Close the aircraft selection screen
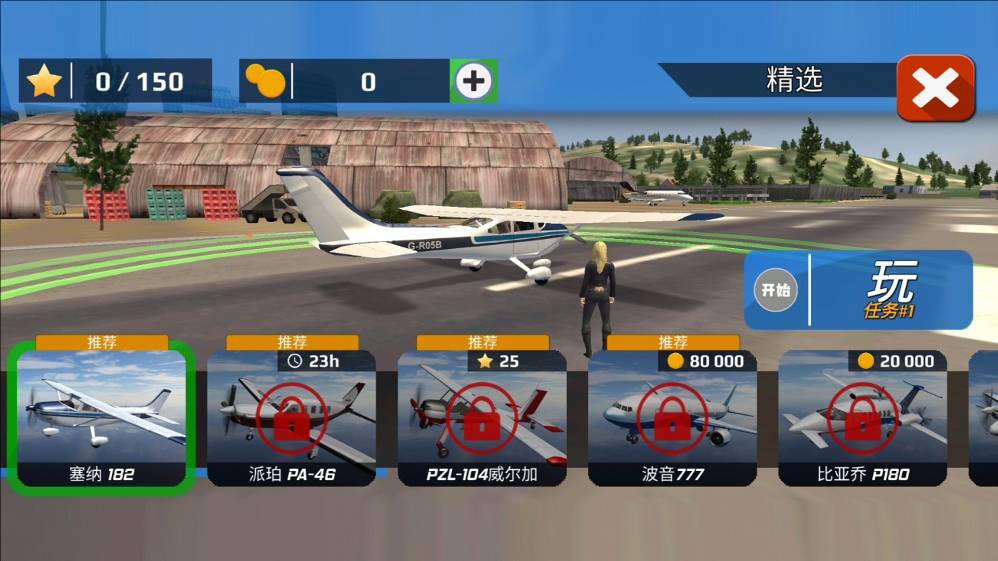The width and height of the screenshot is (998, 561). (x=935, y=88)
